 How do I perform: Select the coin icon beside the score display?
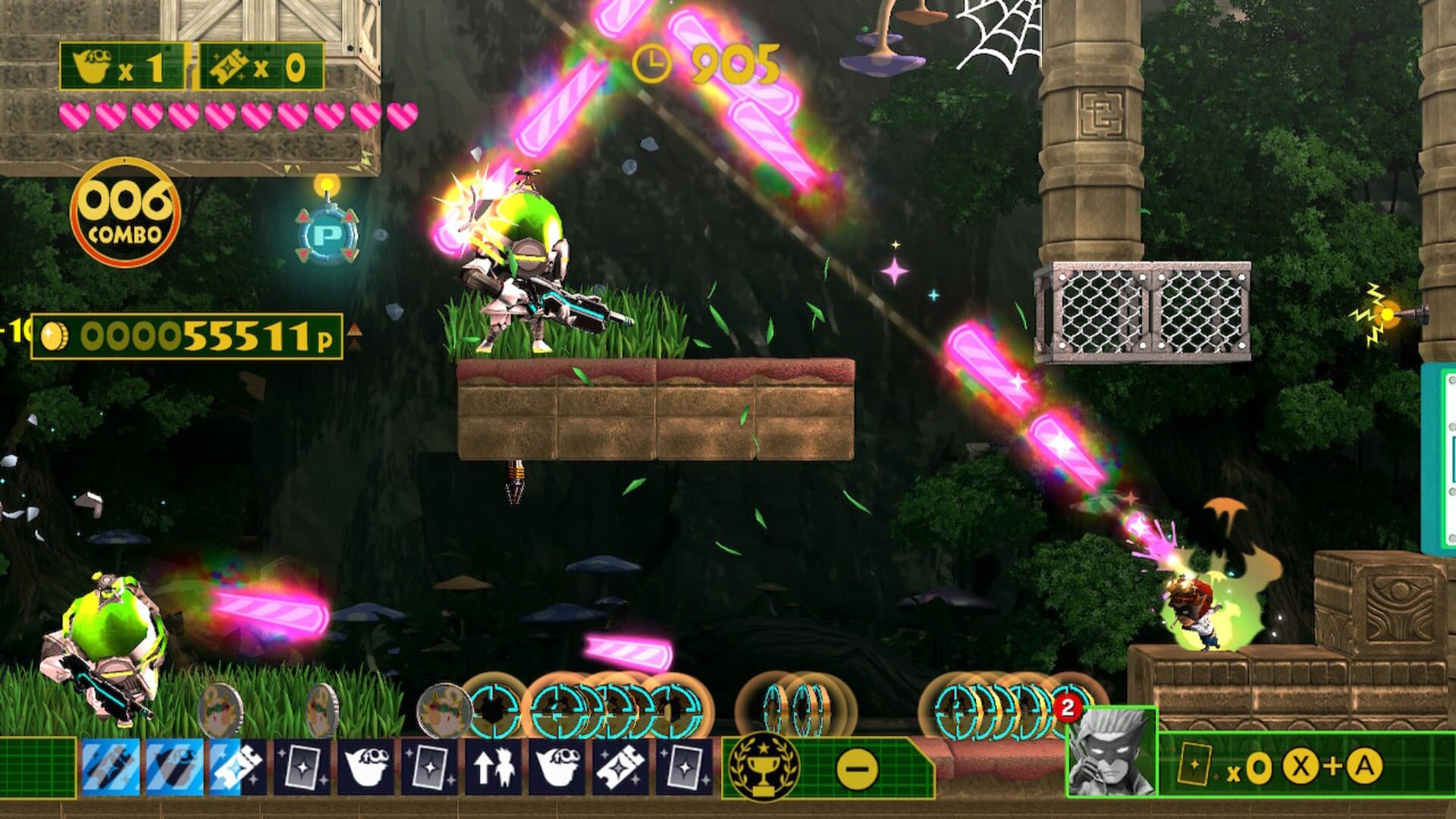pos(55,336)
